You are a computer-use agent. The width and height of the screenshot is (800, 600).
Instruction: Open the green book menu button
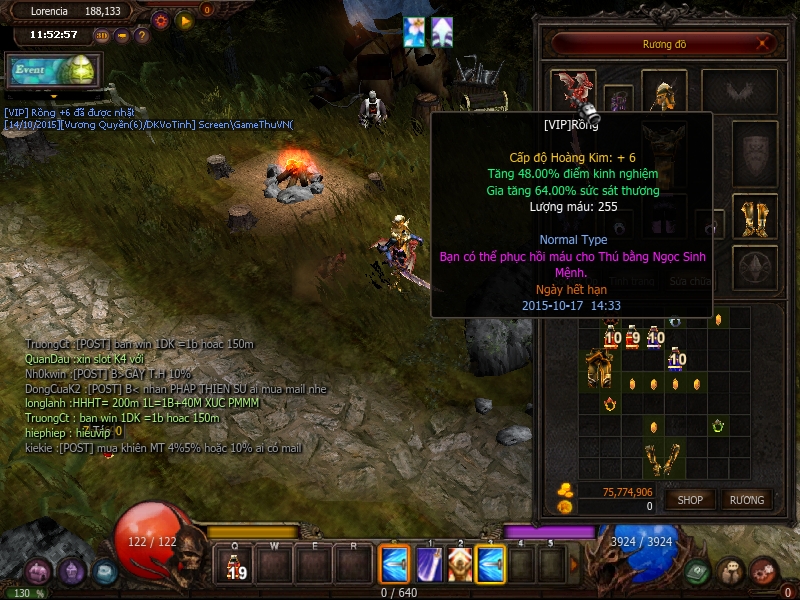click(x=698, y=571)
